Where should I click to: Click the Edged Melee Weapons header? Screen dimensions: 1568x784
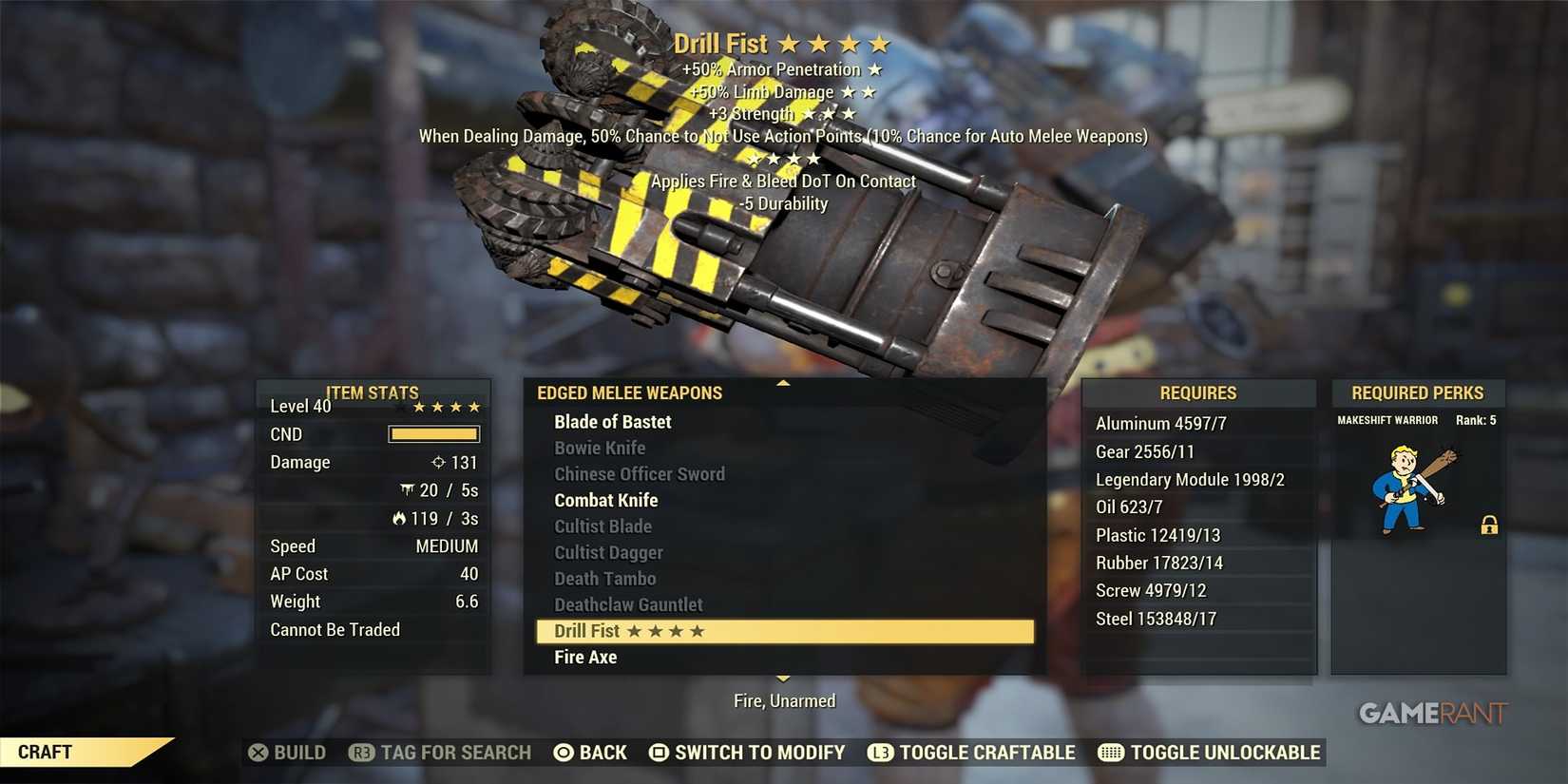point(630,392)
